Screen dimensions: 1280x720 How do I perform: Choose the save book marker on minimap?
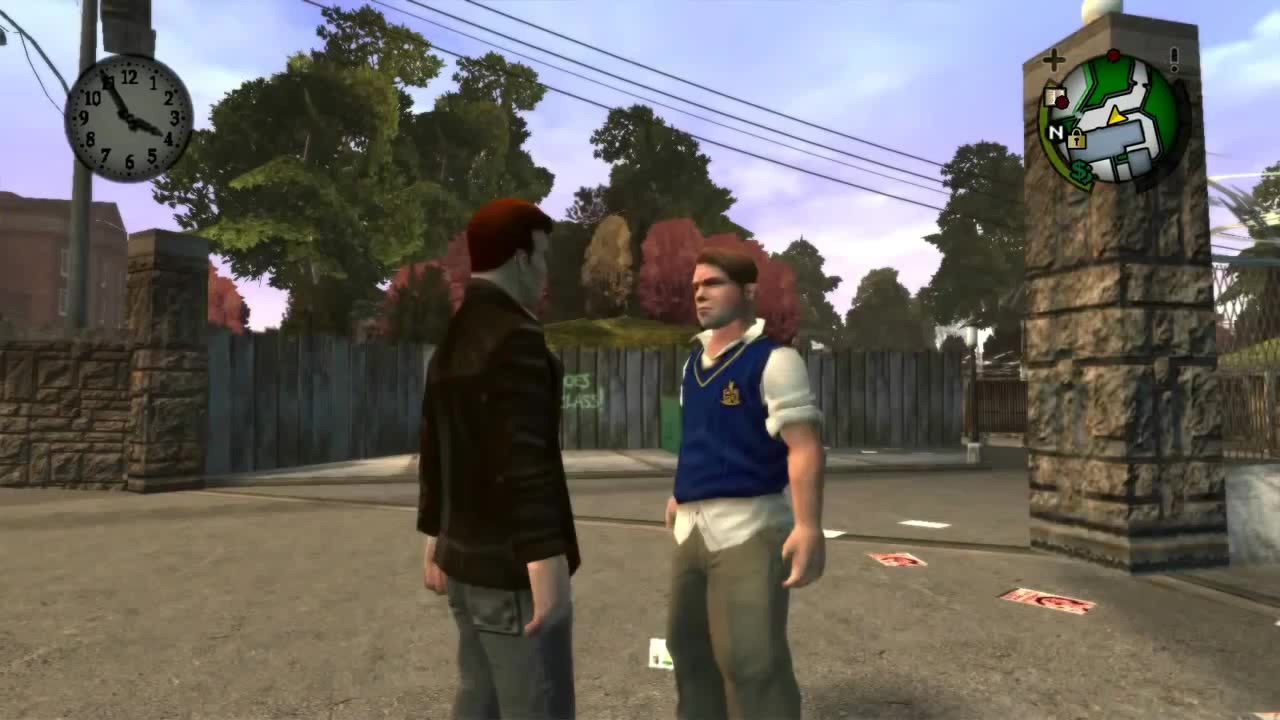pos(1052,97)
